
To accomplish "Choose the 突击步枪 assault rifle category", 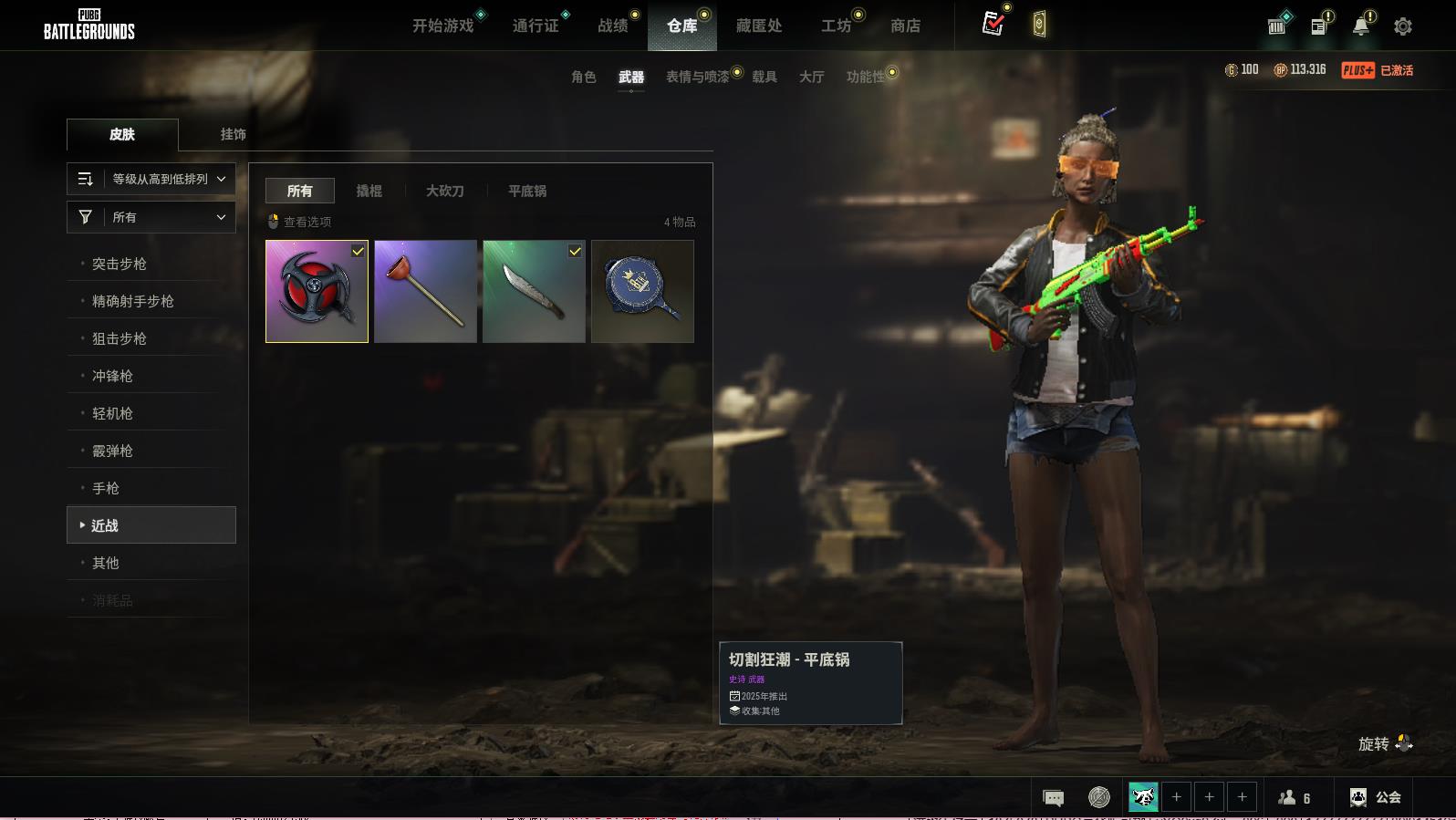I will tap(120, 264).
